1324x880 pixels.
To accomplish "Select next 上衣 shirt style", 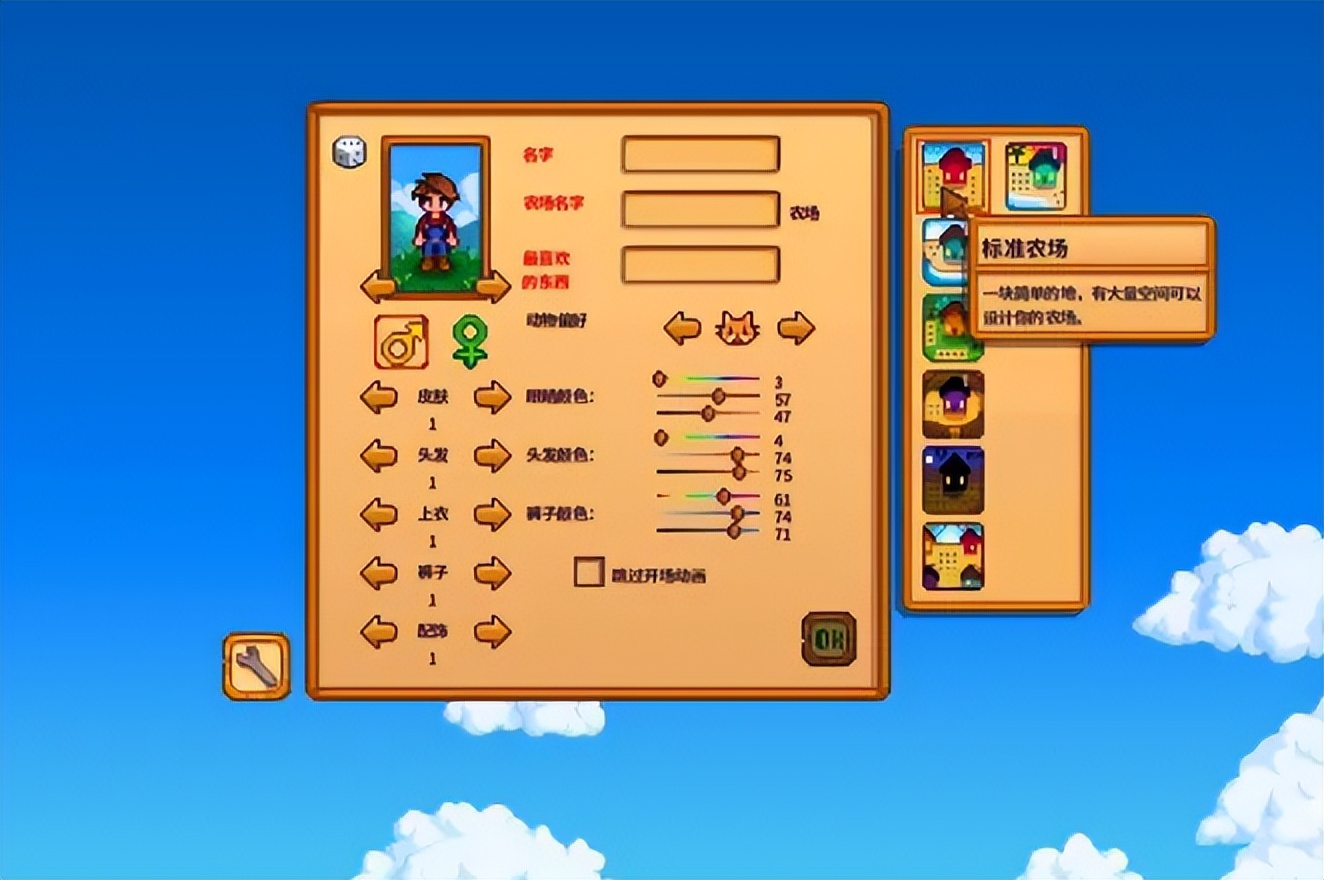I will 492,515.
